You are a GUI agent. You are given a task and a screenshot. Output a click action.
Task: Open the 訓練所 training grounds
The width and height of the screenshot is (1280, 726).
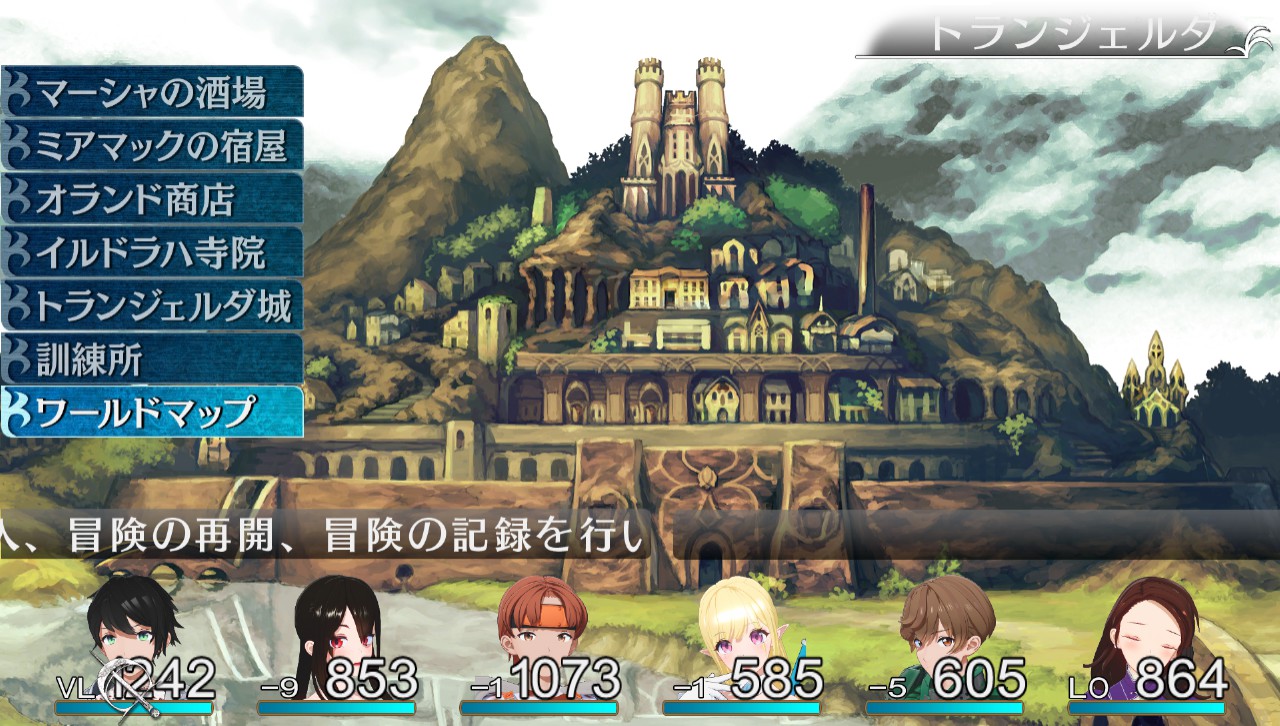152,359
